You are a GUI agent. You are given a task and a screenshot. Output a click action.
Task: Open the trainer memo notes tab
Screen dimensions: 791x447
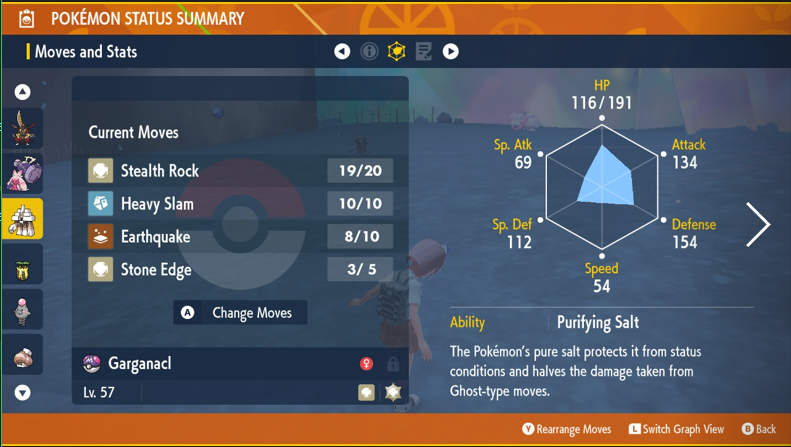424,51
